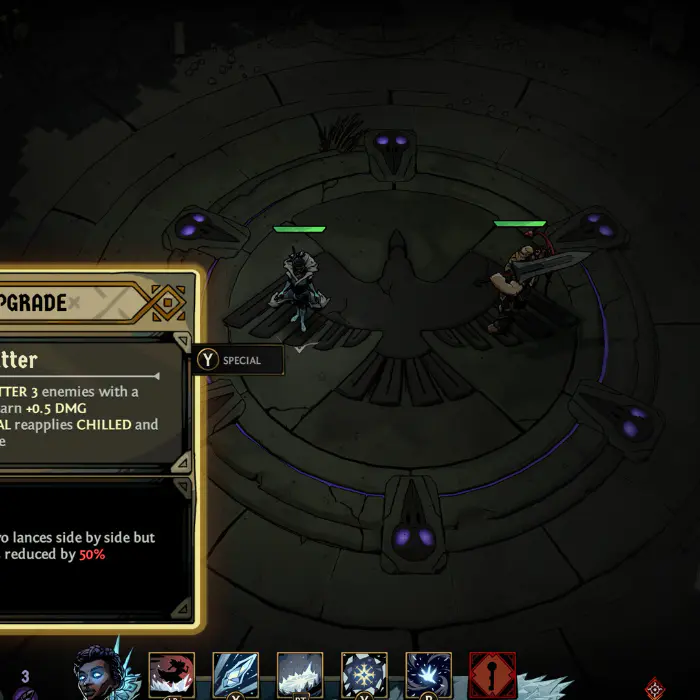
Task: Select the Shatter upgrade card
Action: coord(90,402)
